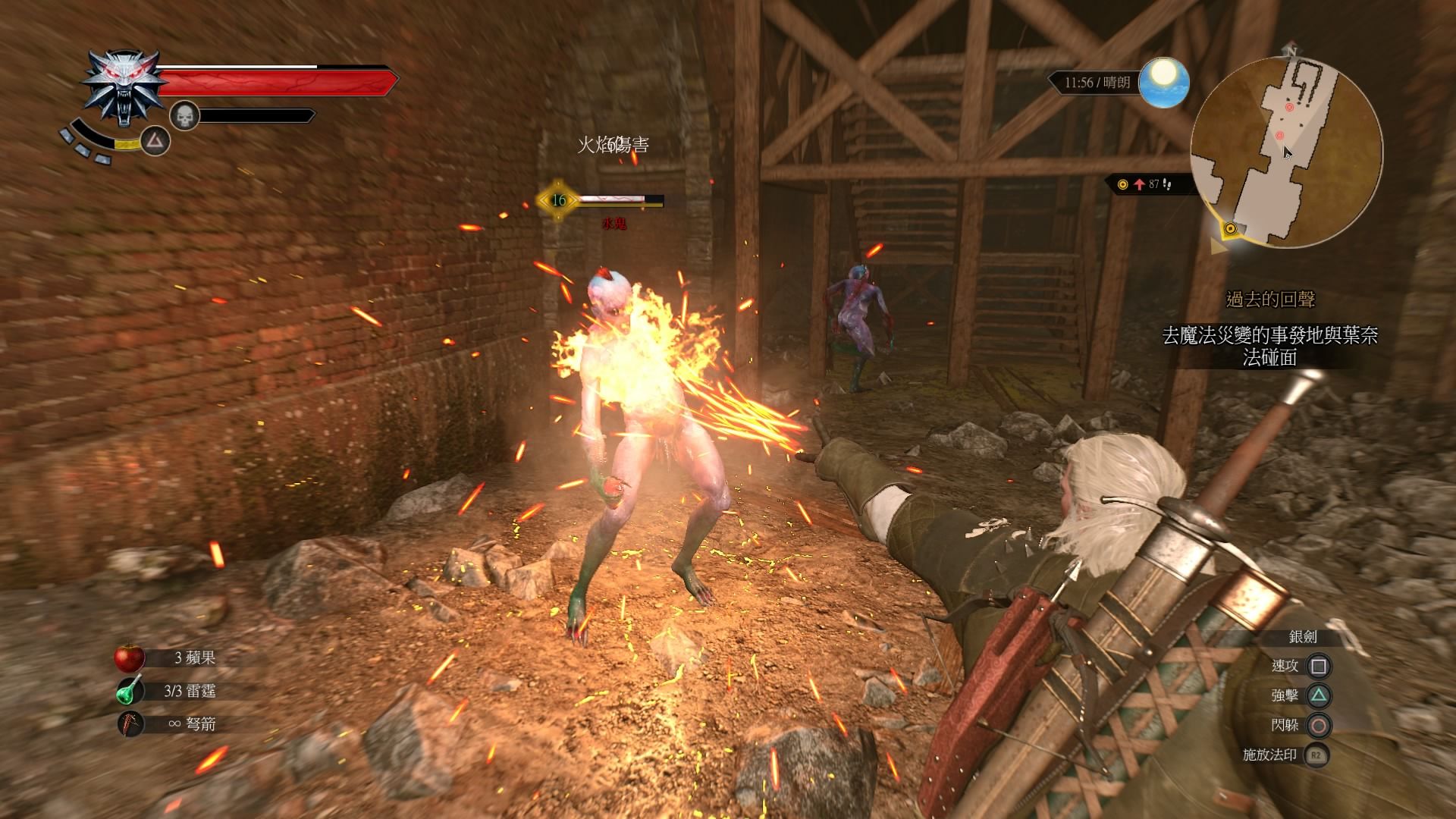Select the apple consumable slot
The width and height of the screenshot is (1456, 819).
130,657
